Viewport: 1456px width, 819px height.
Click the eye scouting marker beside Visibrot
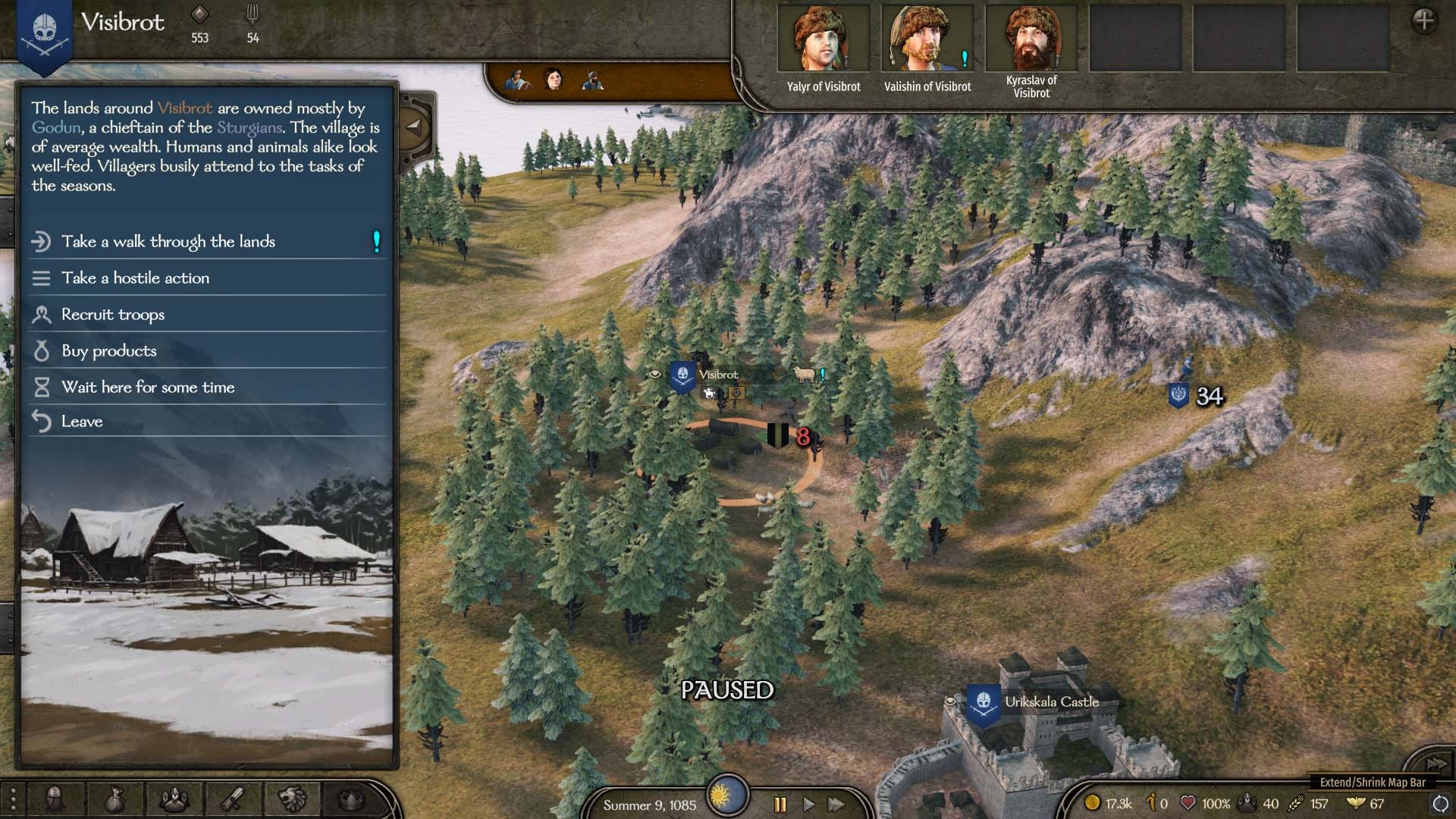(x=655, y=375)
